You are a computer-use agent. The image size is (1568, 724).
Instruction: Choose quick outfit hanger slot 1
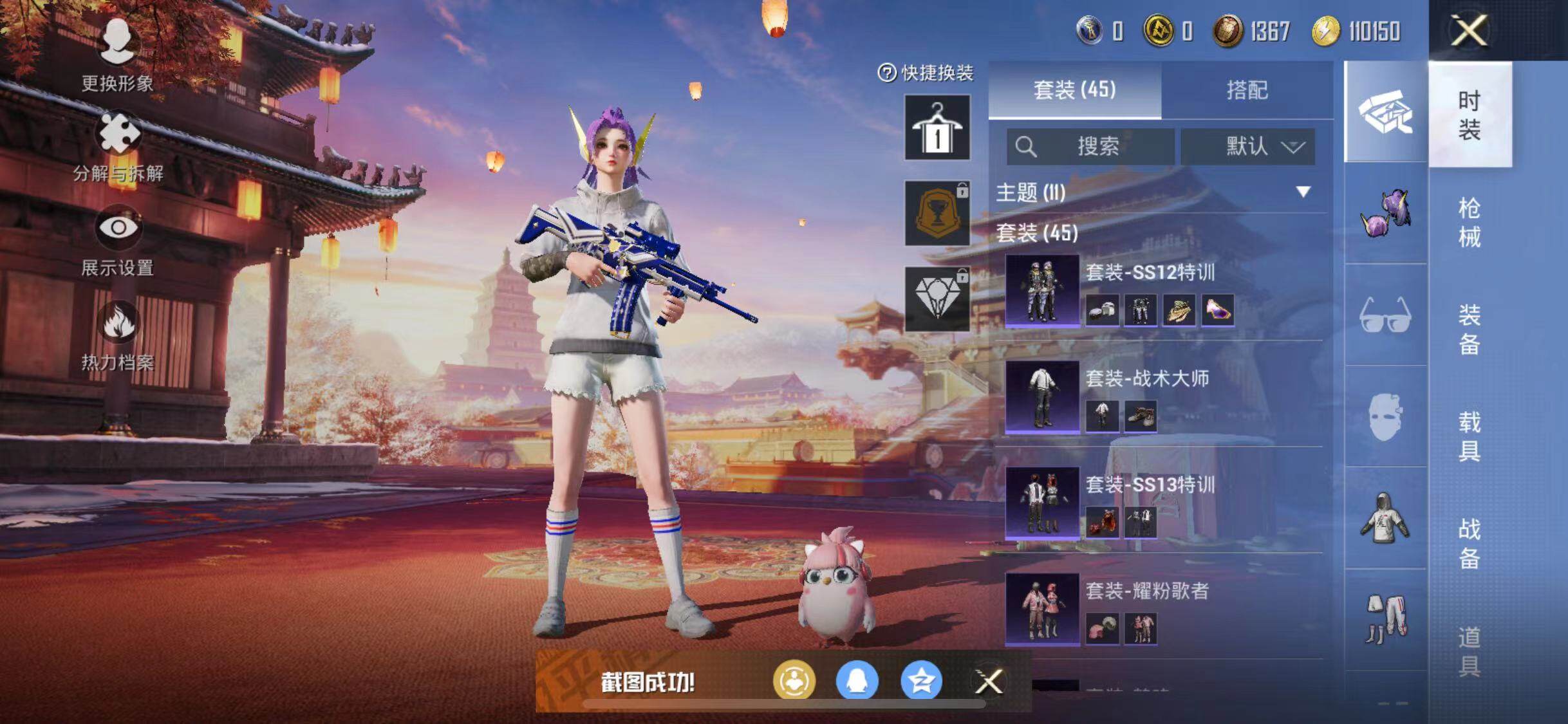937,127
